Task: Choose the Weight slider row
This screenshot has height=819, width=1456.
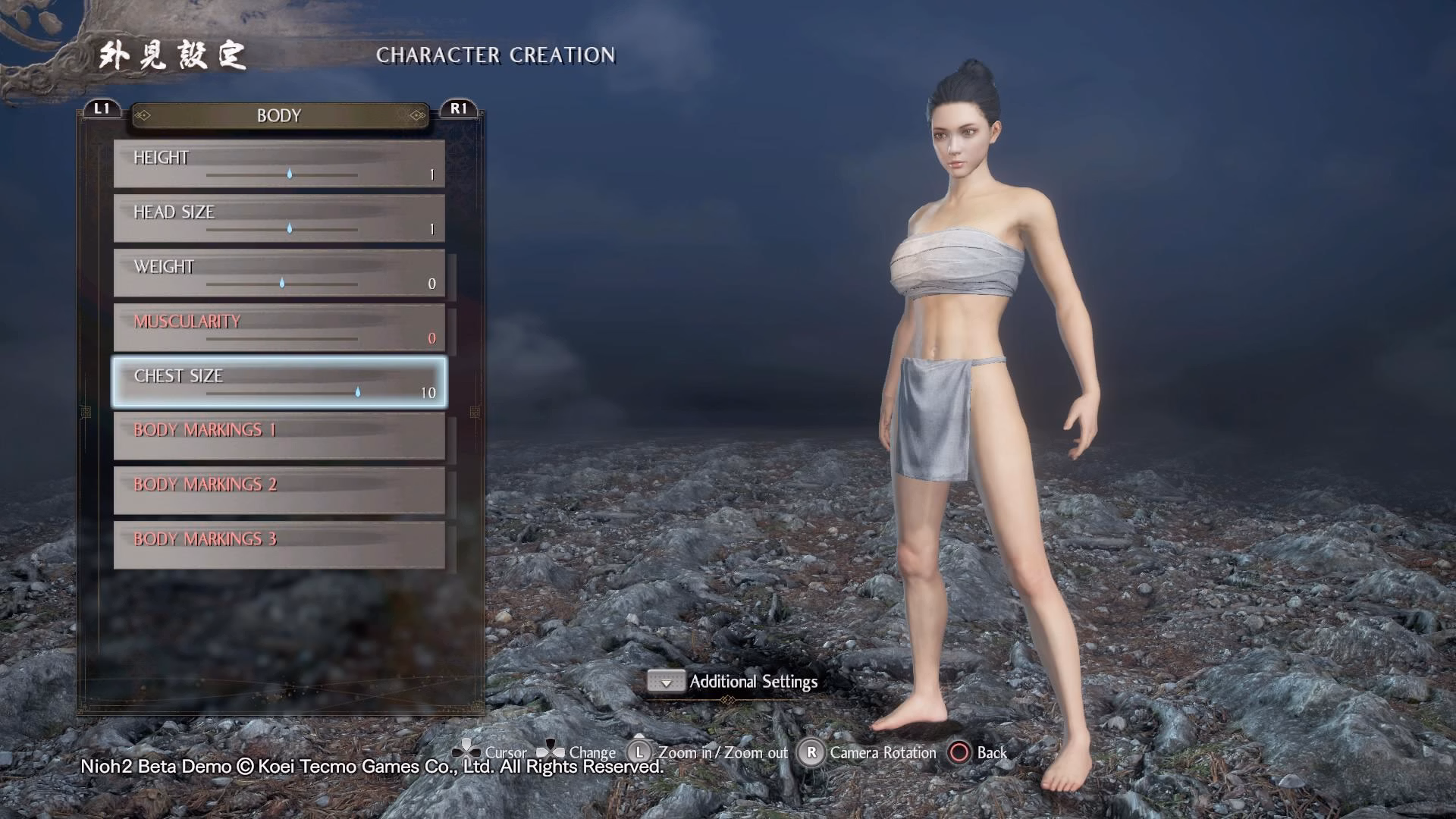Action: 279,273
